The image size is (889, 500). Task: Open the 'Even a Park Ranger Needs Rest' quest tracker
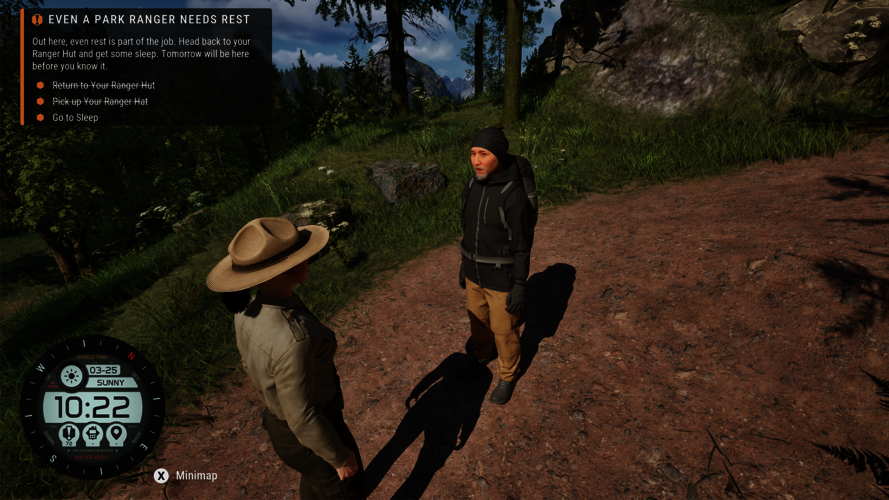(149, 19)
